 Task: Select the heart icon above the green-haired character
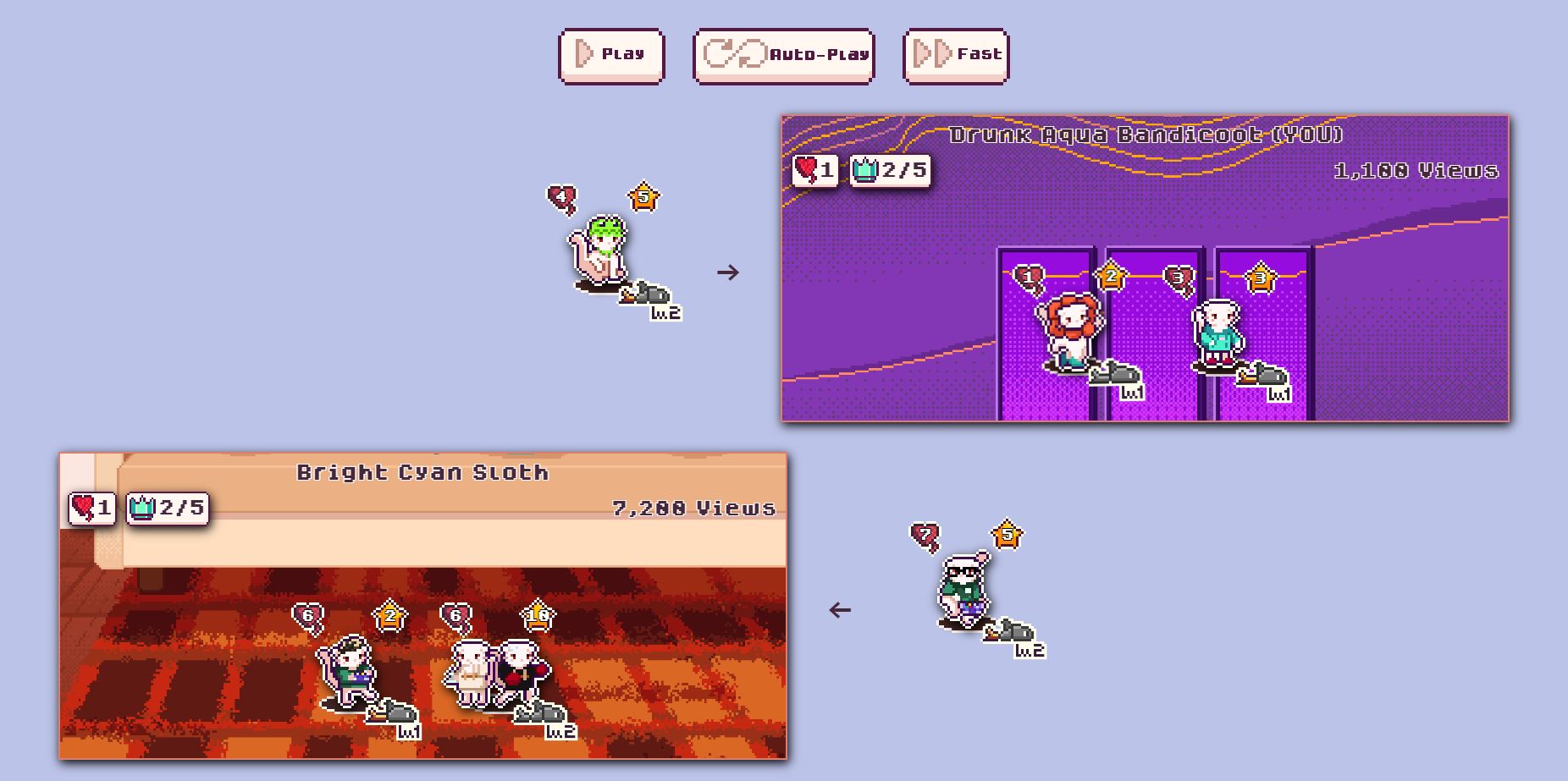point(561,196)
